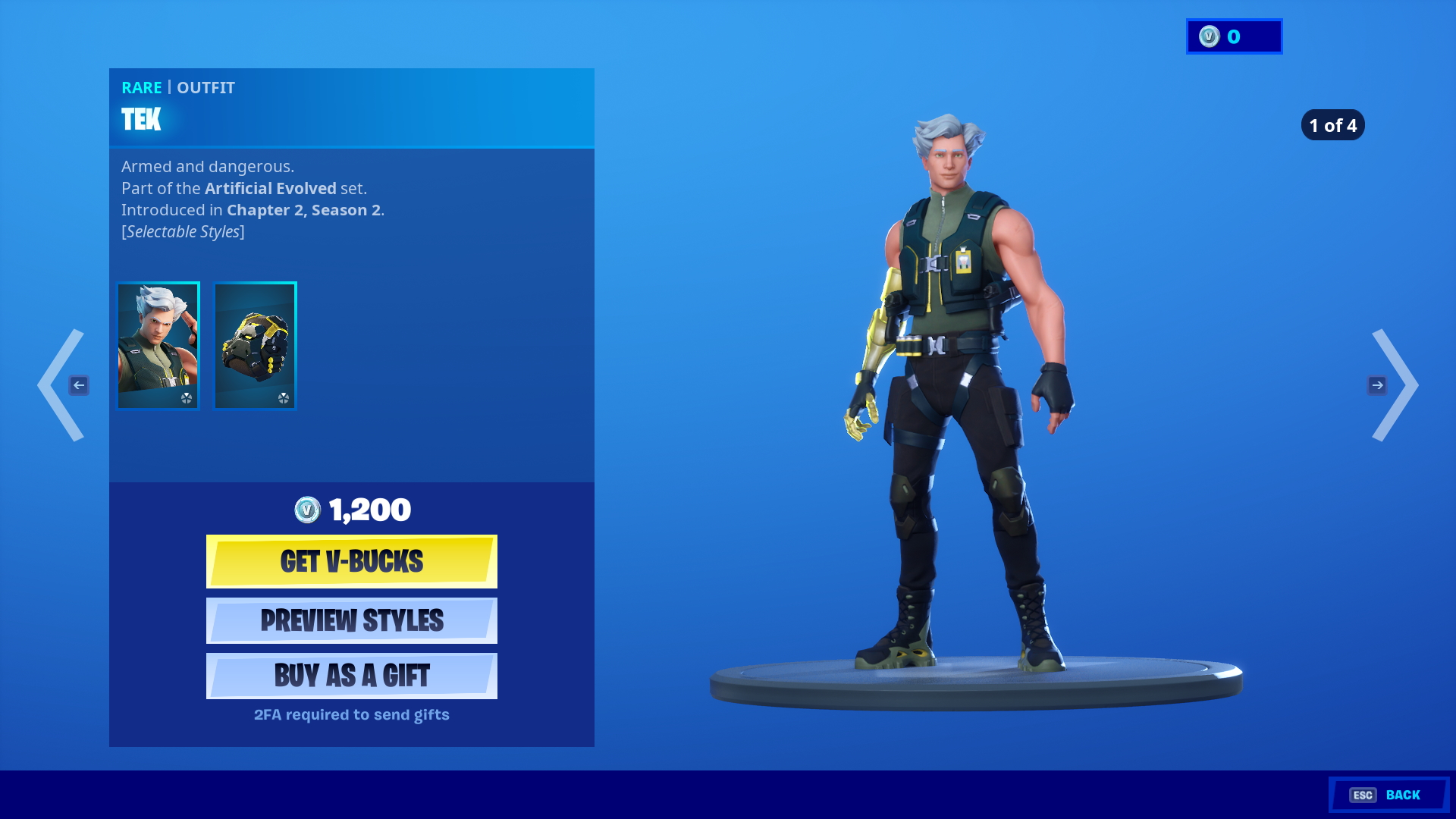Click the RARE rarity label
This screenshot has width=1456, height=819.
coord(142,87)
